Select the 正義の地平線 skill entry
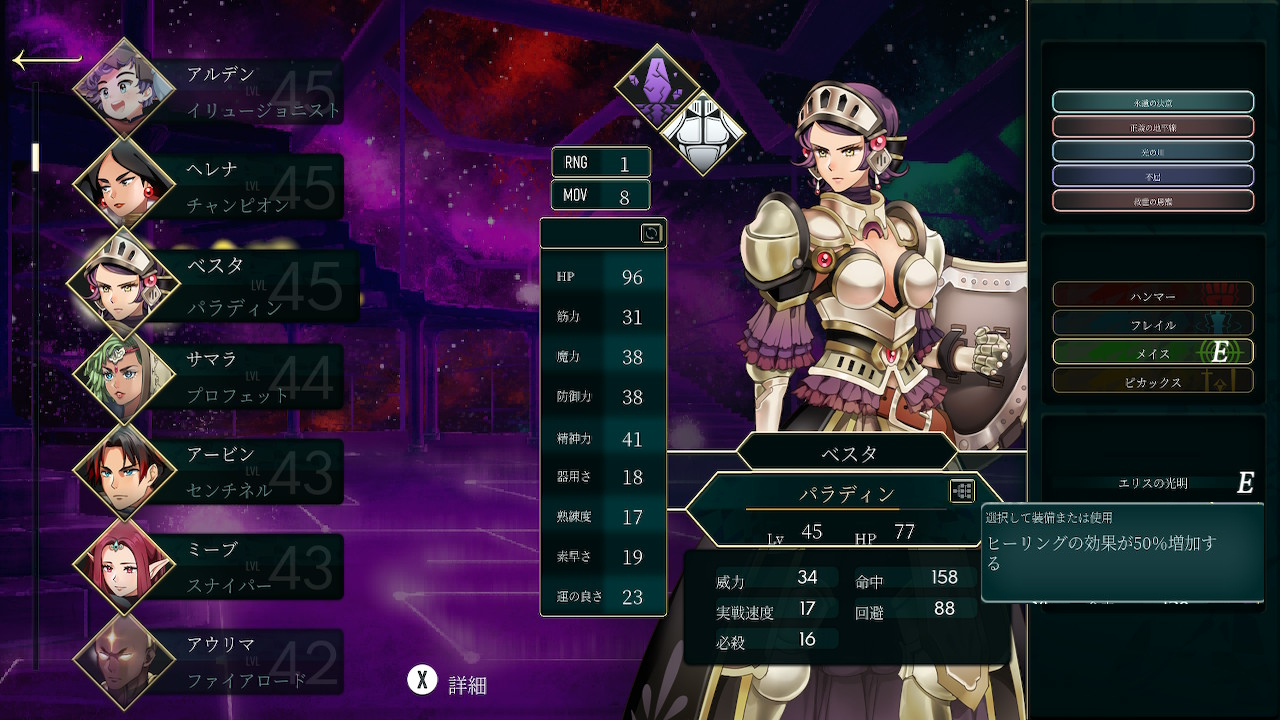 point(1152,127)
